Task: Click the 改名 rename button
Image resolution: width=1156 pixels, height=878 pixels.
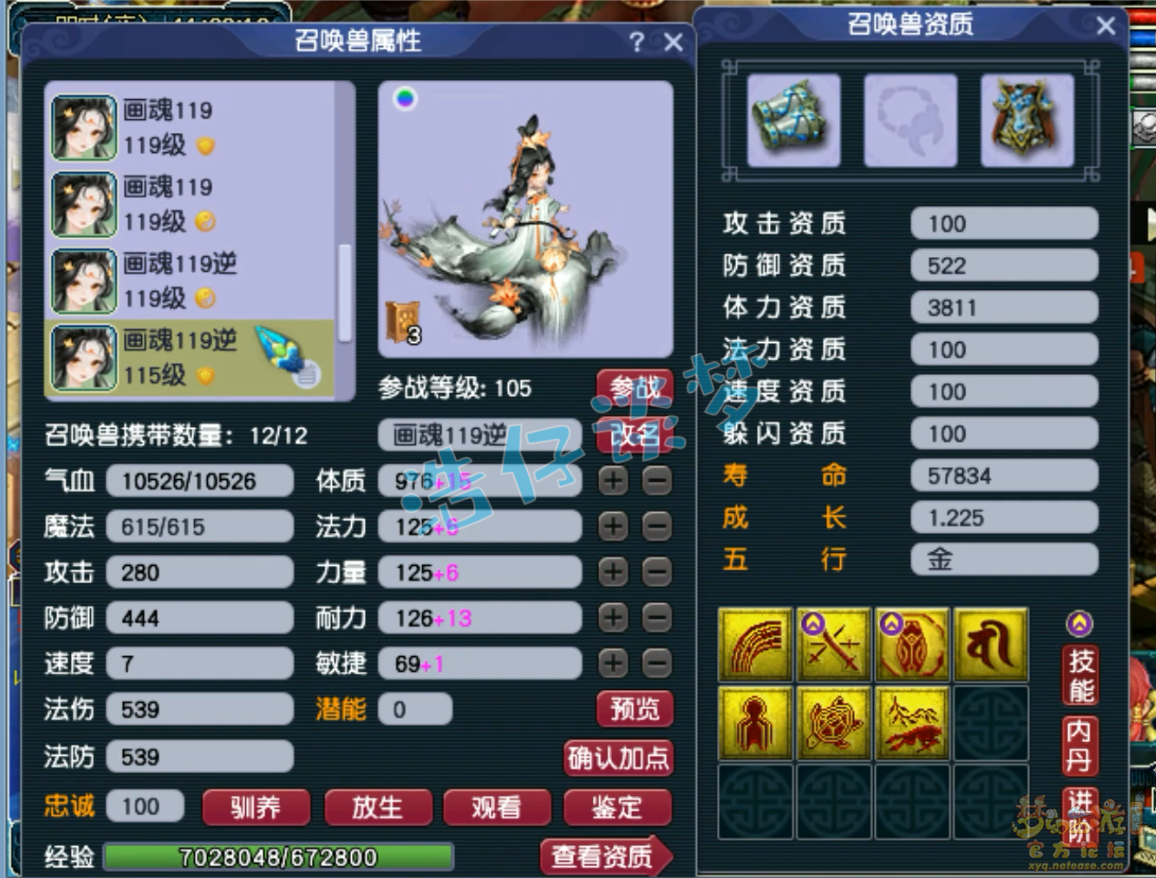Action: [634, 436]
